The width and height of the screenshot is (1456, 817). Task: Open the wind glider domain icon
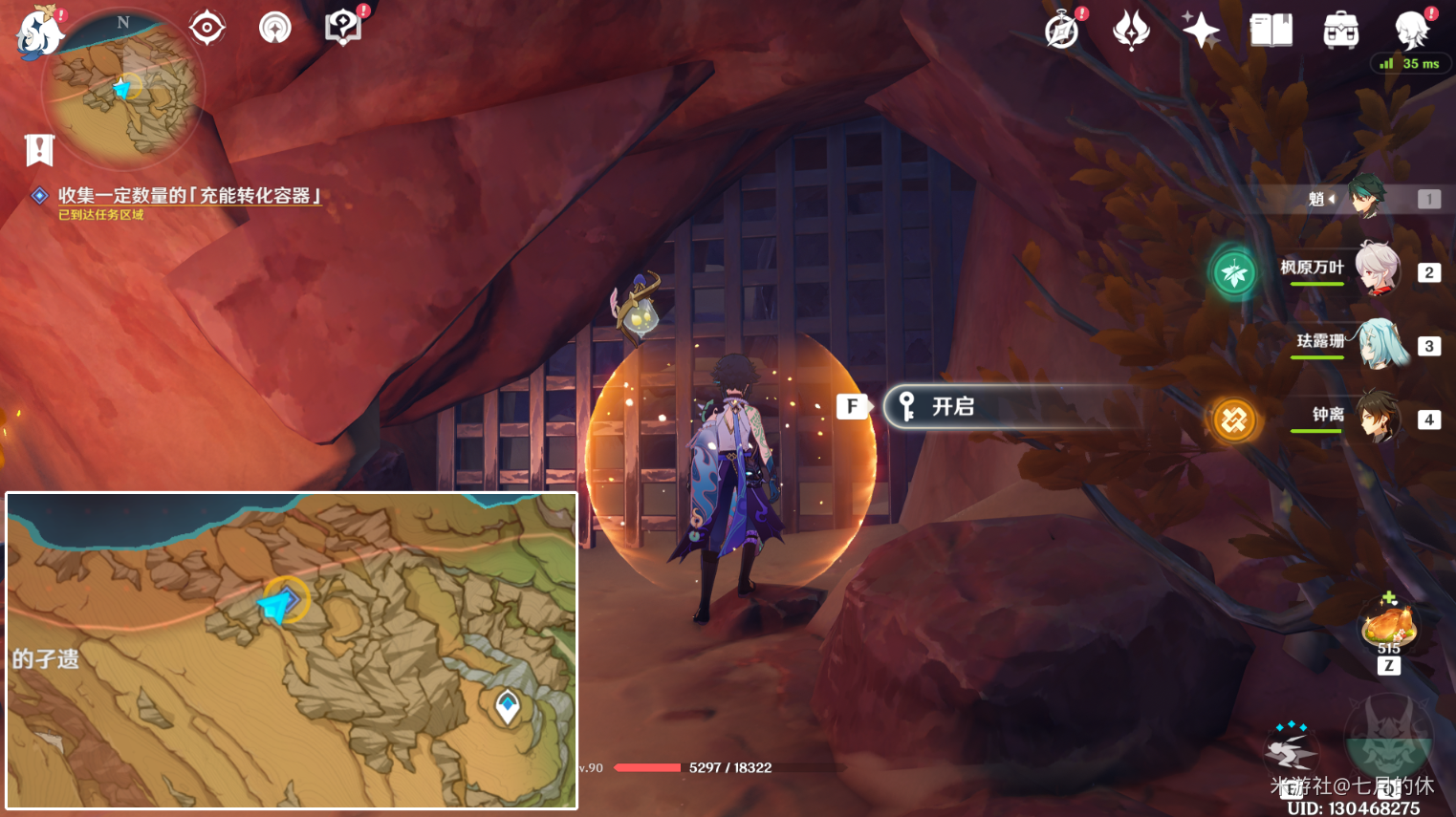[274, 28]
